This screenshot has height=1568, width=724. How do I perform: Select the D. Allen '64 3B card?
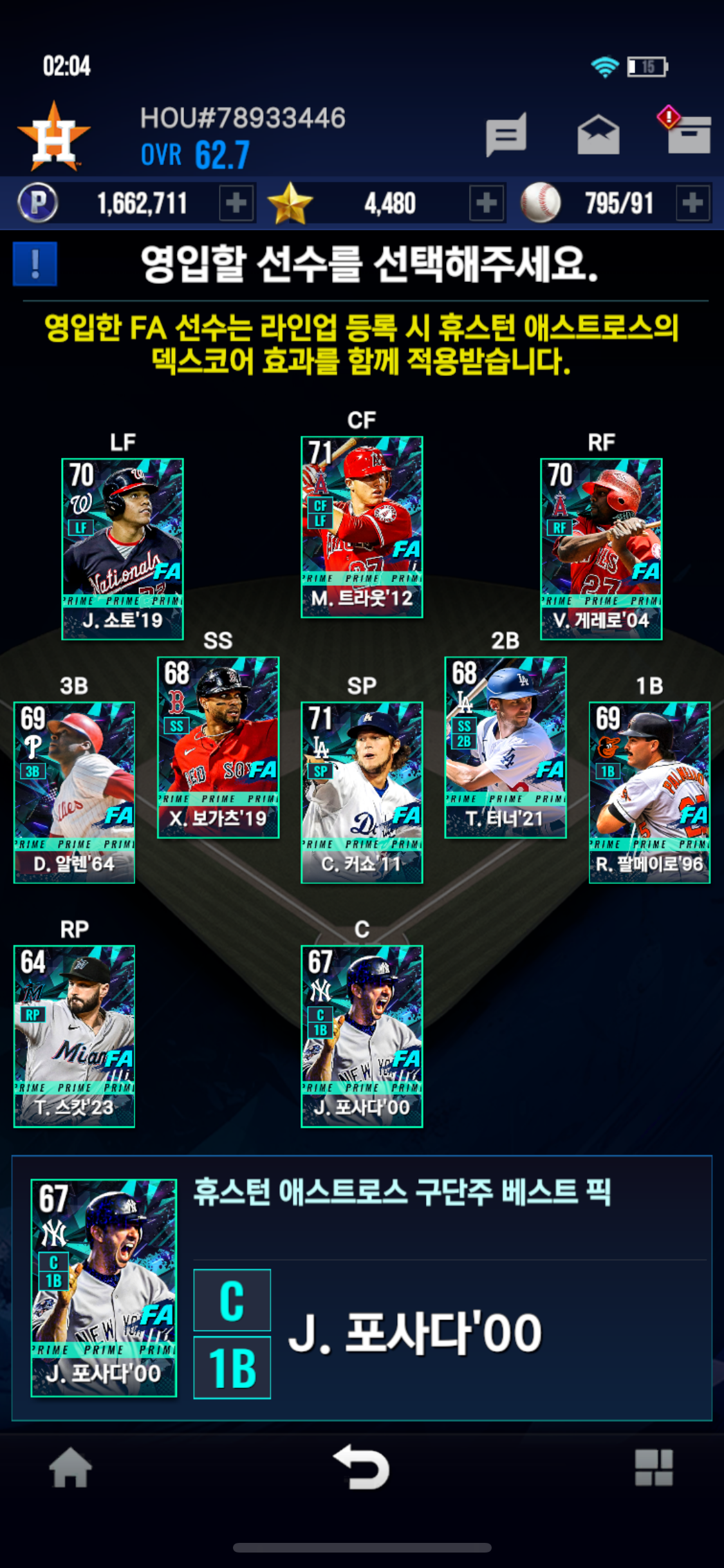click(74, 792)
